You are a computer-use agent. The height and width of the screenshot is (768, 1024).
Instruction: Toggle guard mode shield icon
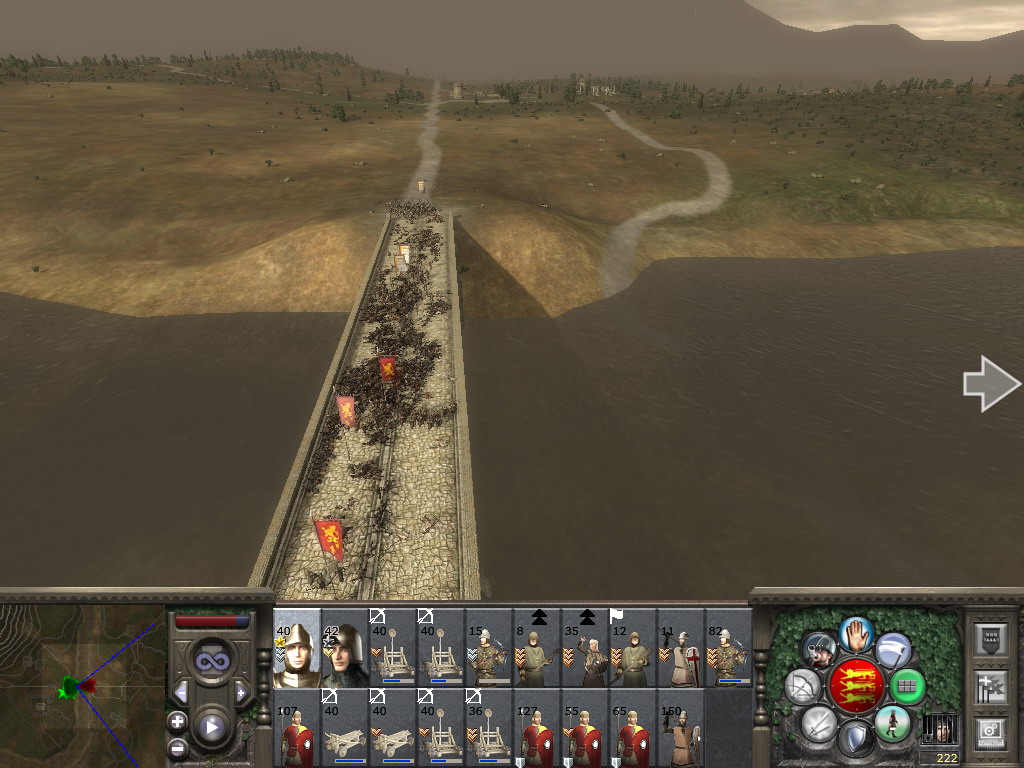click(855, 739)
